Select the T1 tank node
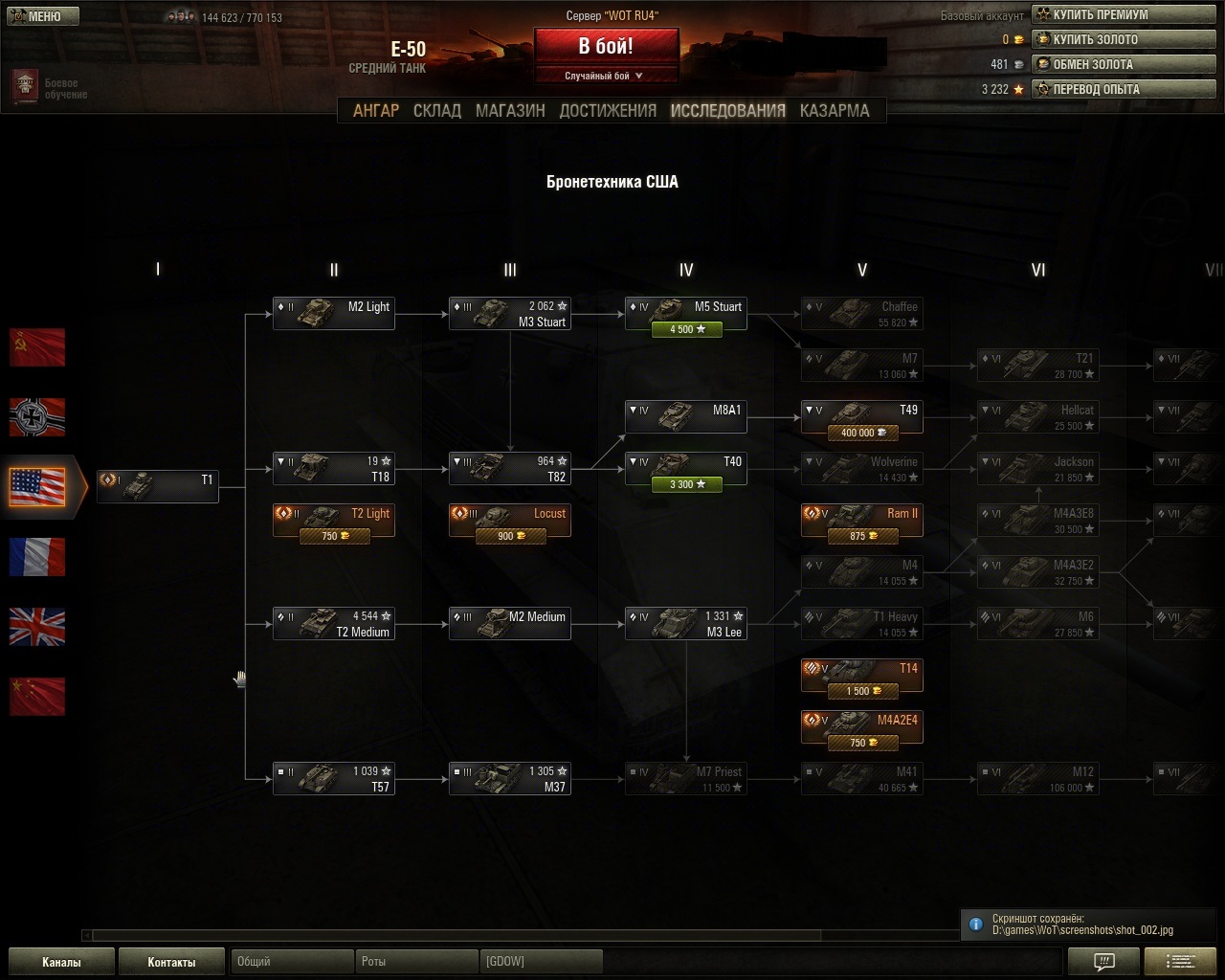1225x980 pixels. 158,485
